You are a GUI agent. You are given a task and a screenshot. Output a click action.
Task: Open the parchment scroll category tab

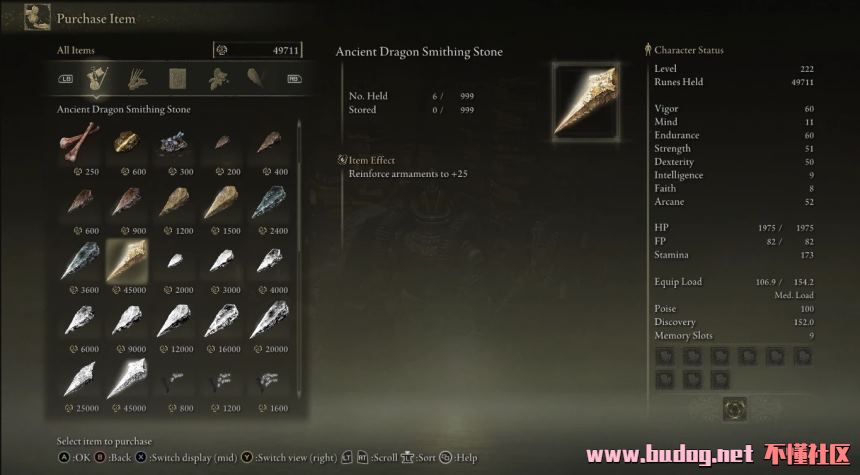pyautogui.click(x=177, y=77)
